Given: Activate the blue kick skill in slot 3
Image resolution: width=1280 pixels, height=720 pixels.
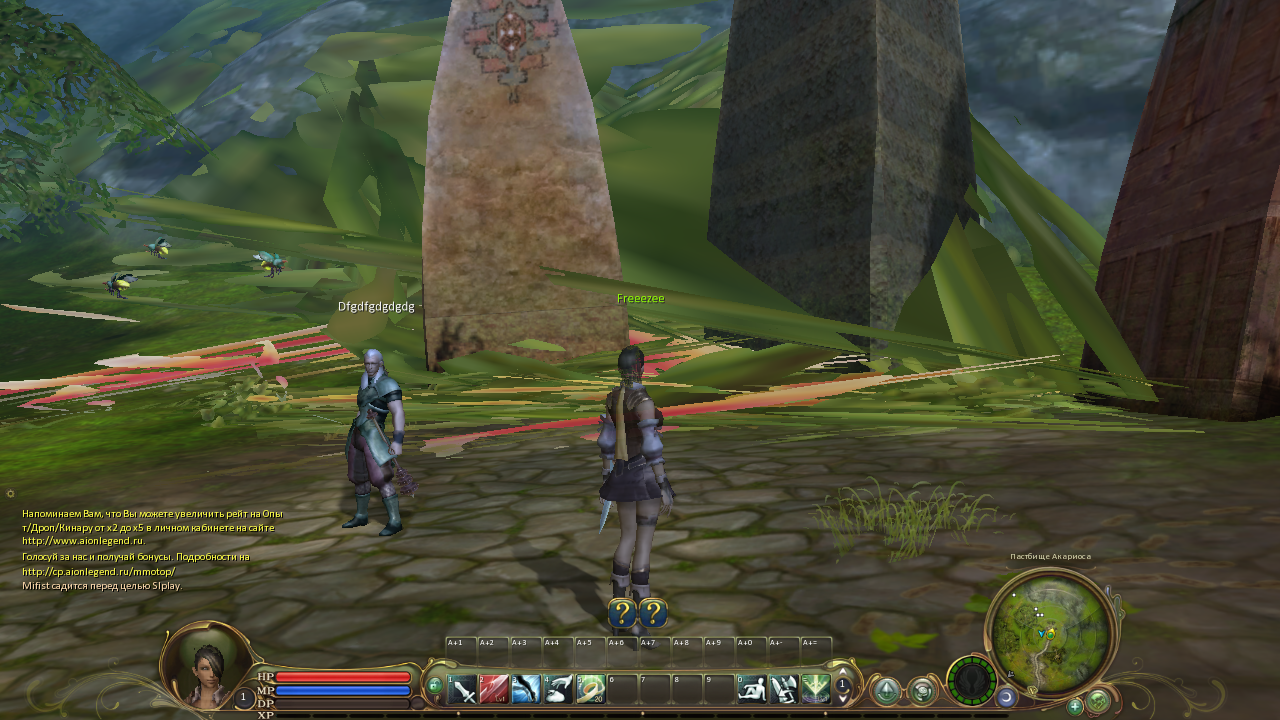Looking at the screenshot, I should [526, 689].
